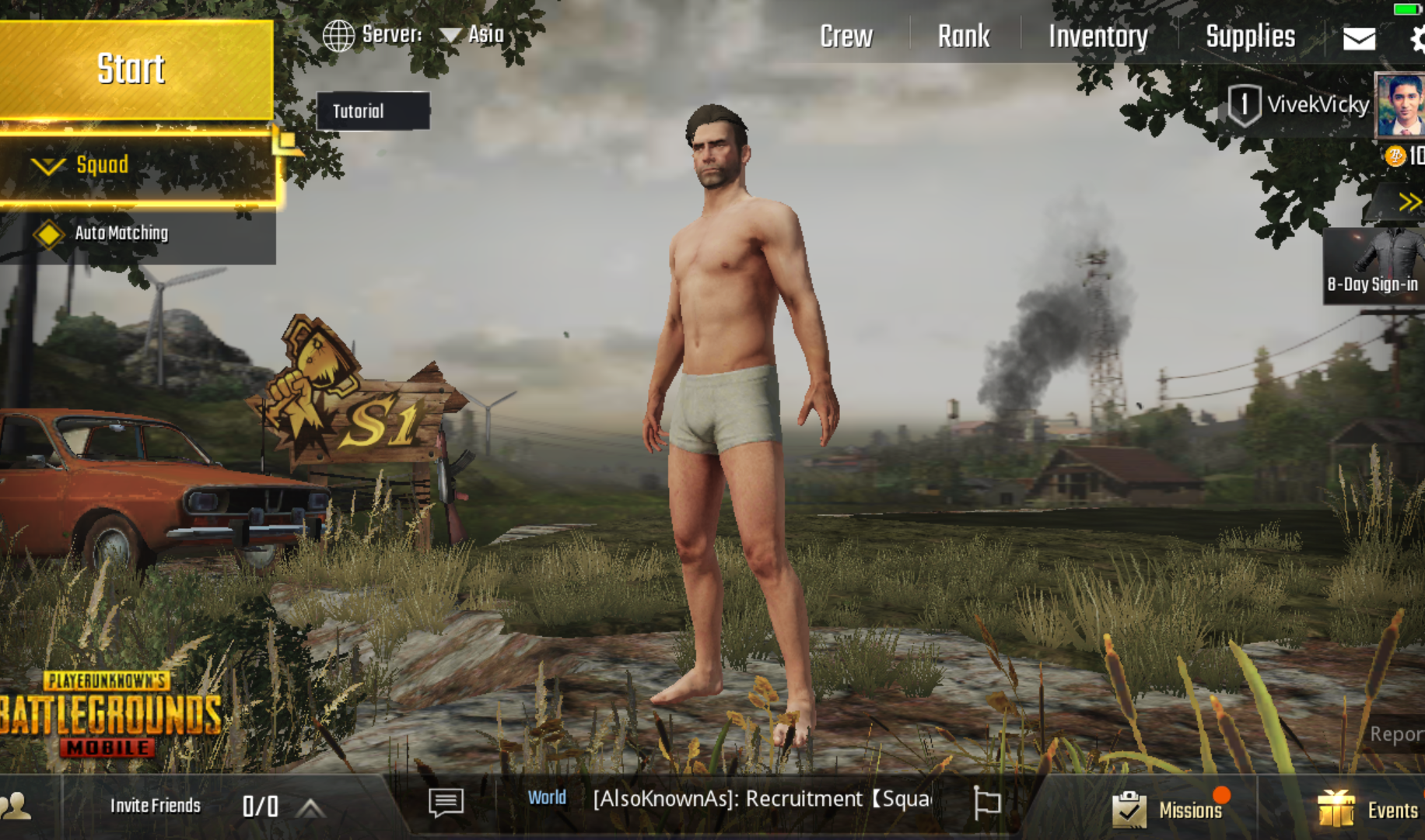Viewport: 1425px width, 840px height.
Task: Open the Tutorial
Action: click(372, 111)
